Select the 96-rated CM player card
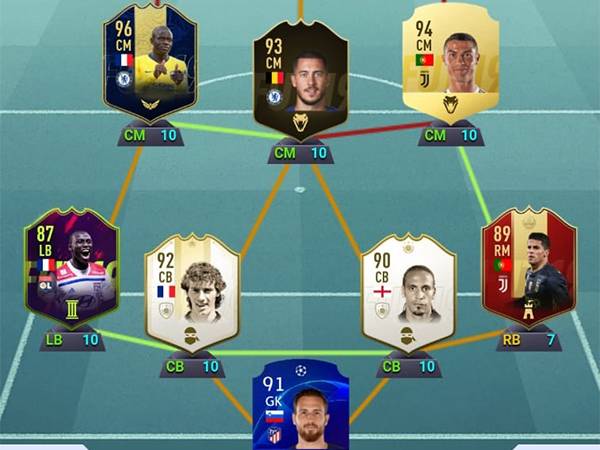 tap(150, 62)
